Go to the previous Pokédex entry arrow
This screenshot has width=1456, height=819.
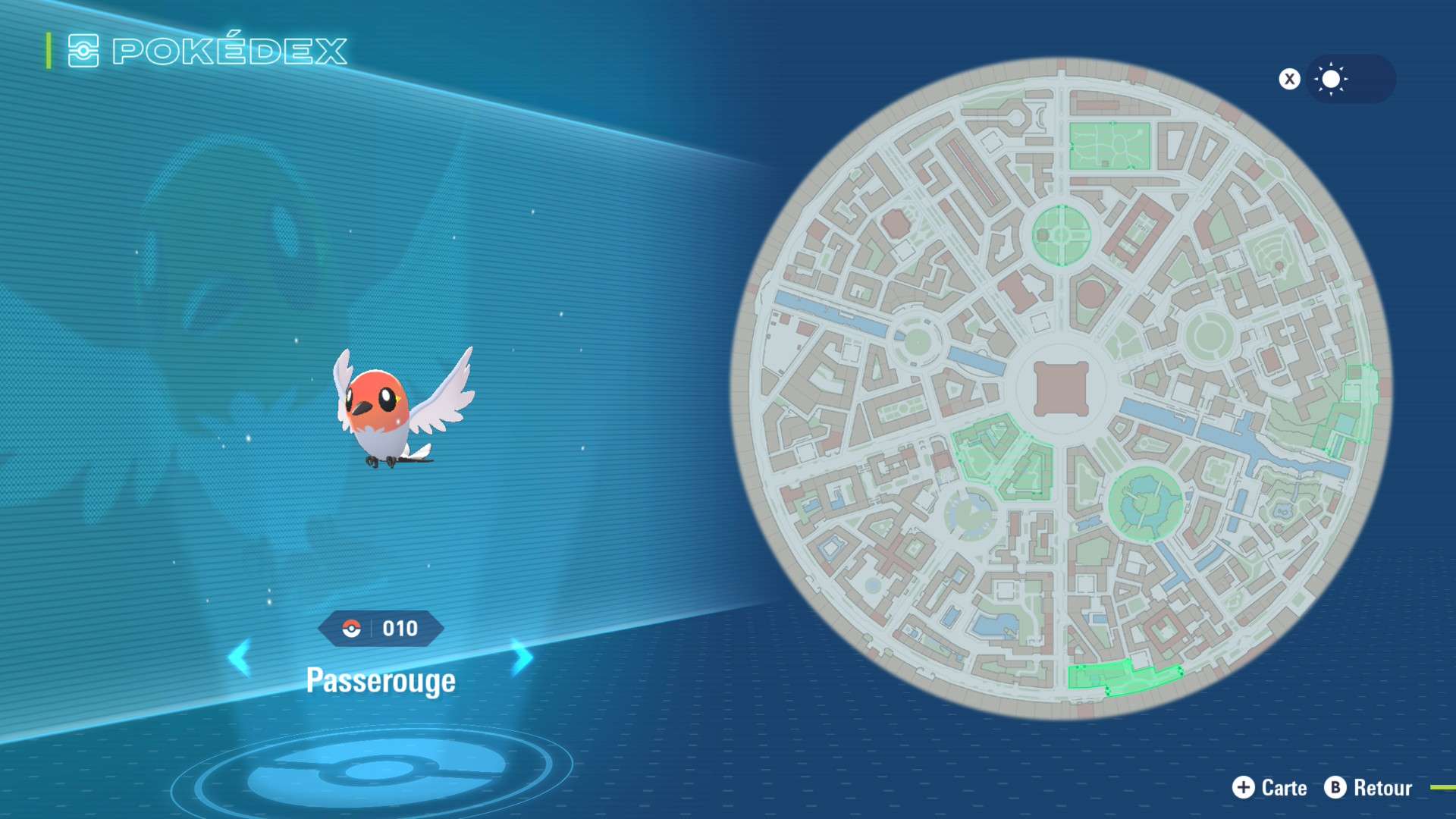[240, 657]
